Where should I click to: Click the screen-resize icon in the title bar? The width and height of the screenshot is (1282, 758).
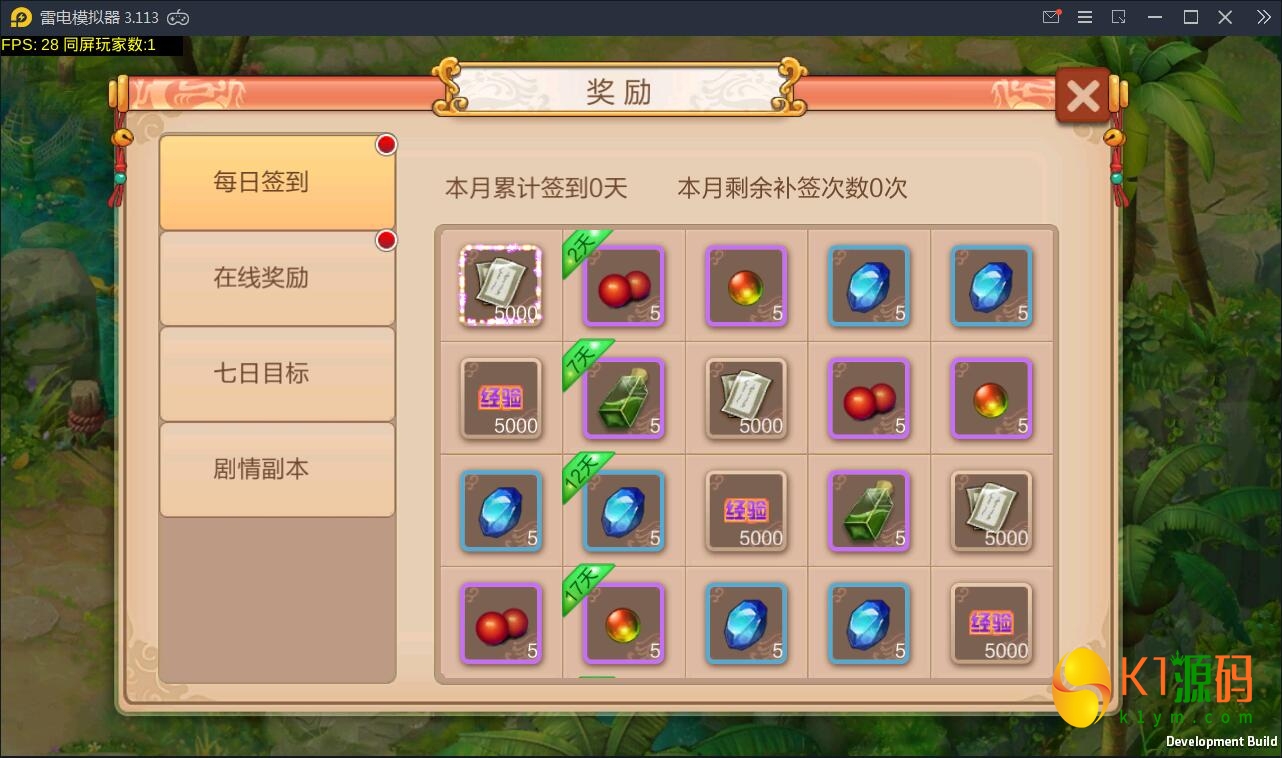(x=1118, y=17)
